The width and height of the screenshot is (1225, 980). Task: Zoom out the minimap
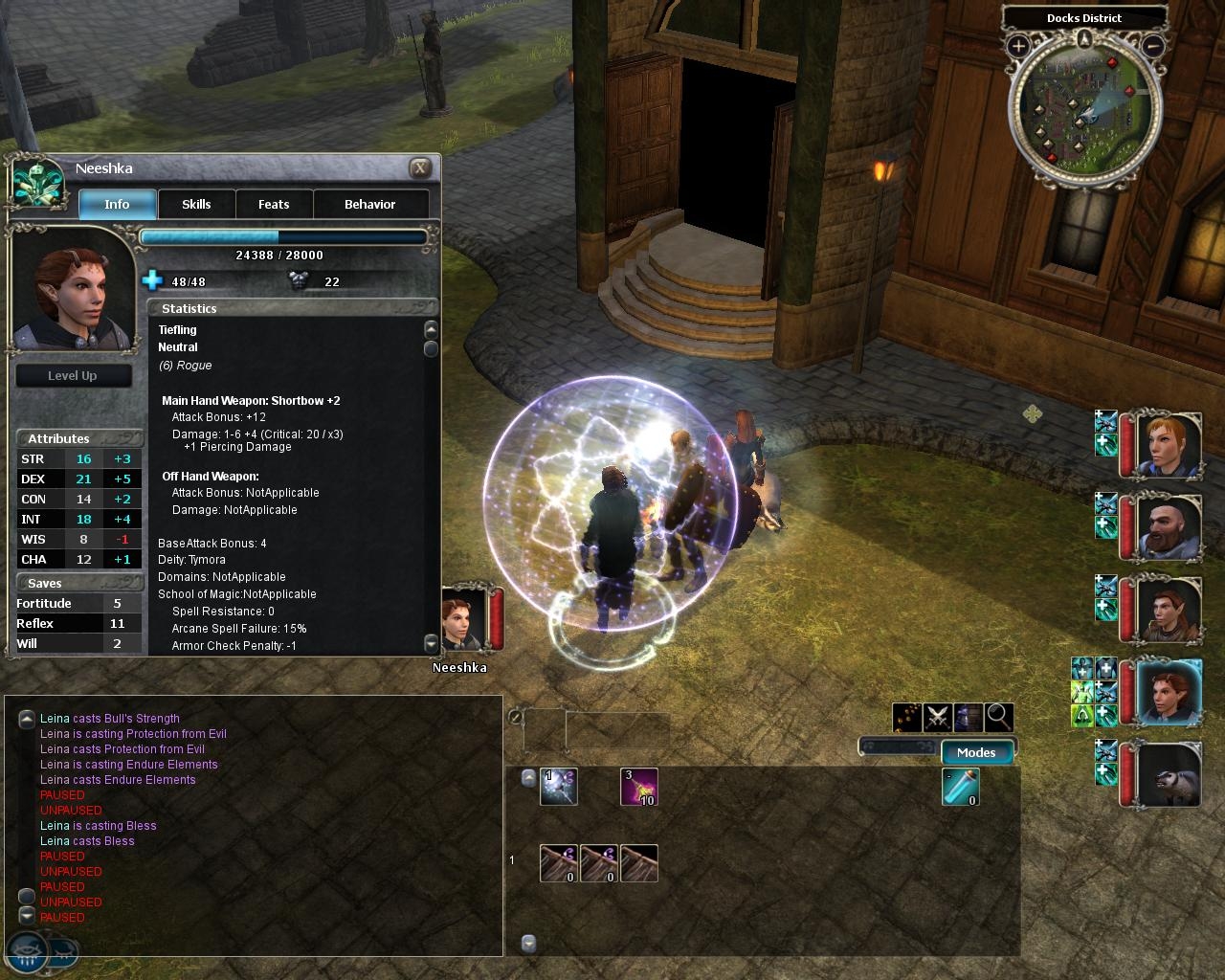coord(1153,45)
